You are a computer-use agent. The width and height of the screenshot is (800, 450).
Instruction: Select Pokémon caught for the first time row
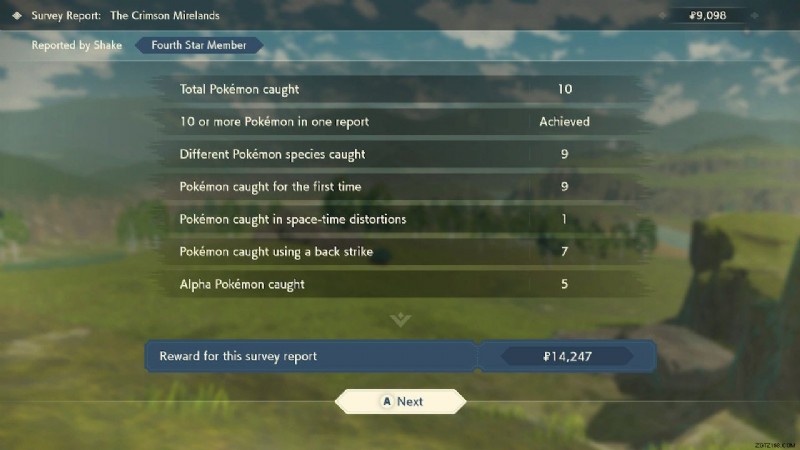400,187
